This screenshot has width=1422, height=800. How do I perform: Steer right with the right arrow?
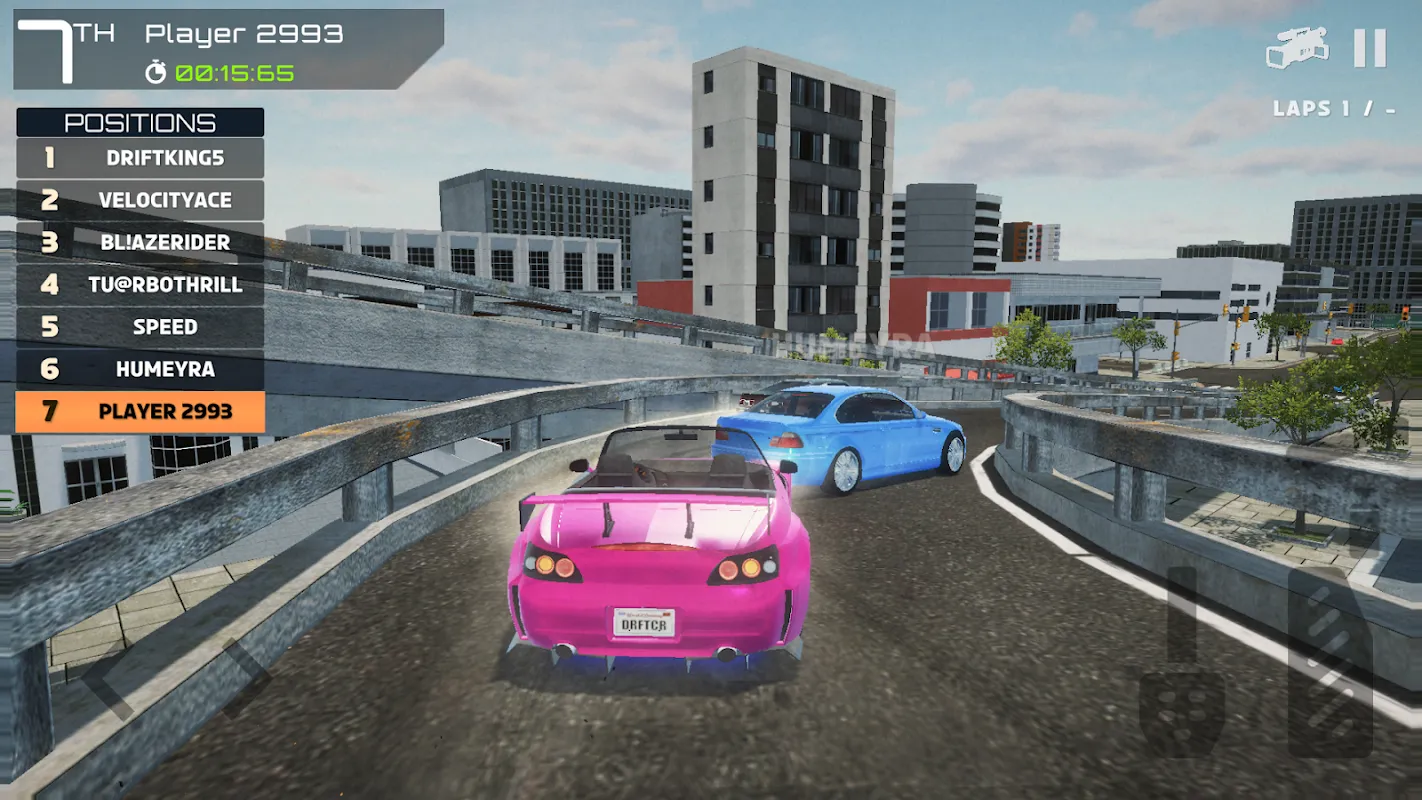coord(245,680)
